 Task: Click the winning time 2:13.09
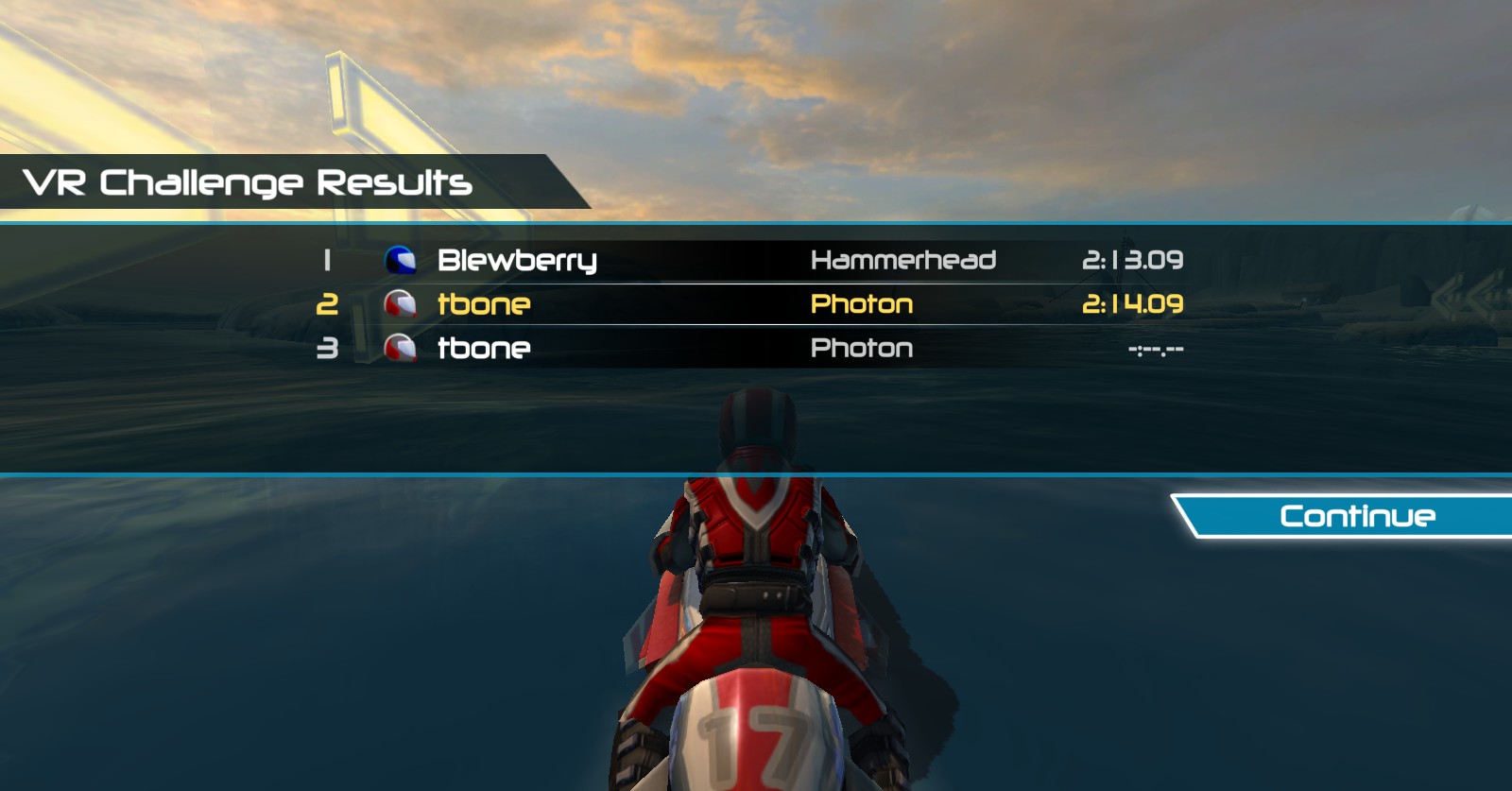[x=1135, y=260]
